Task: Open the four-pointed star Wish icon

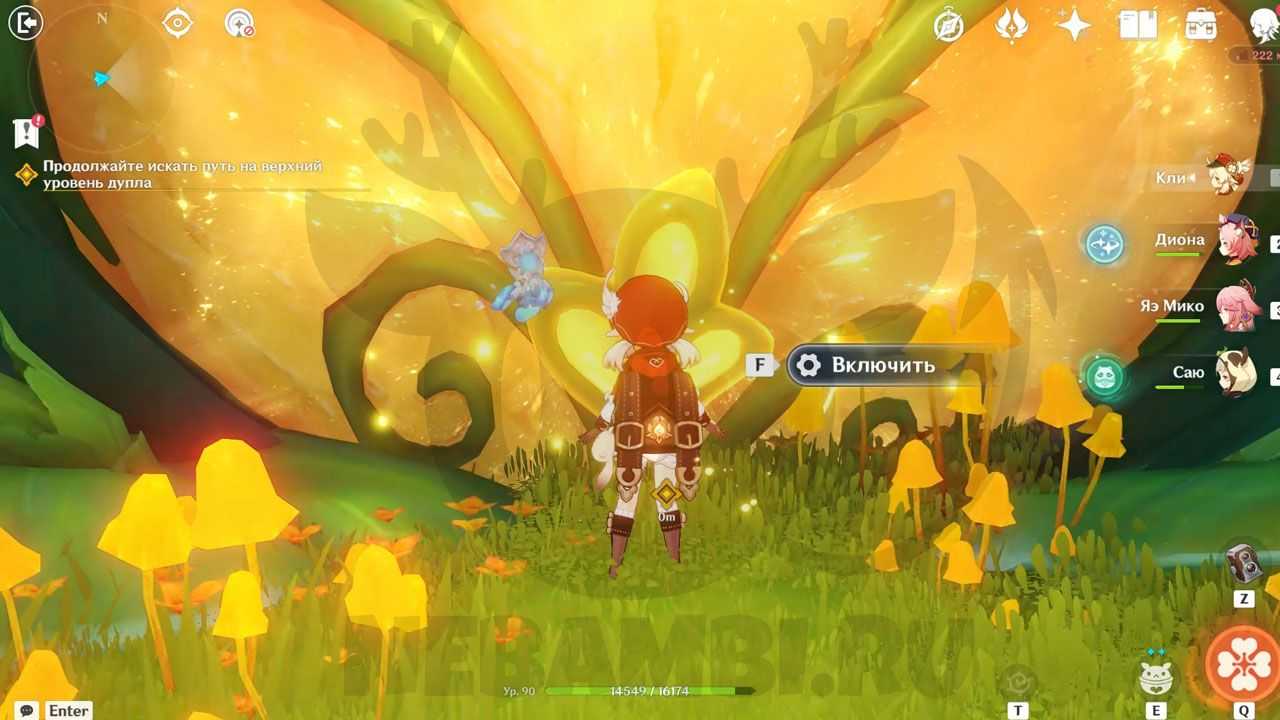Action: (1074, 25)
